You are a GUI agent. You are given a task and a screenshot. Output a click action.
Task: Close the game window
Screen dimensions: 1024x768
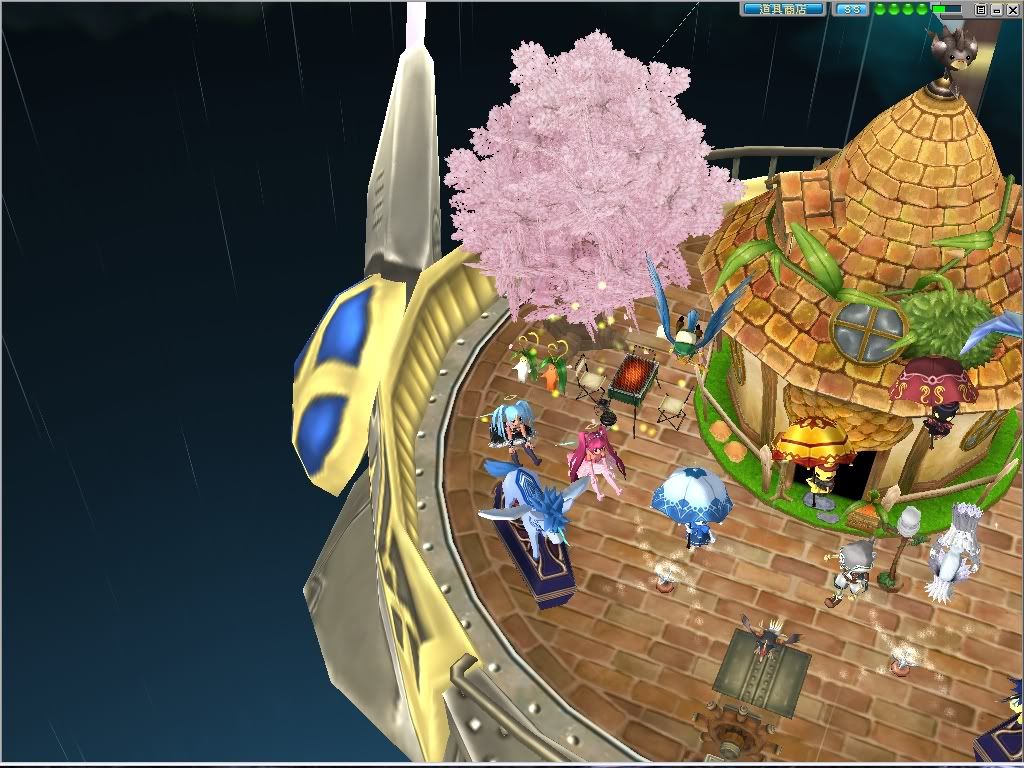pos(1012,9)
